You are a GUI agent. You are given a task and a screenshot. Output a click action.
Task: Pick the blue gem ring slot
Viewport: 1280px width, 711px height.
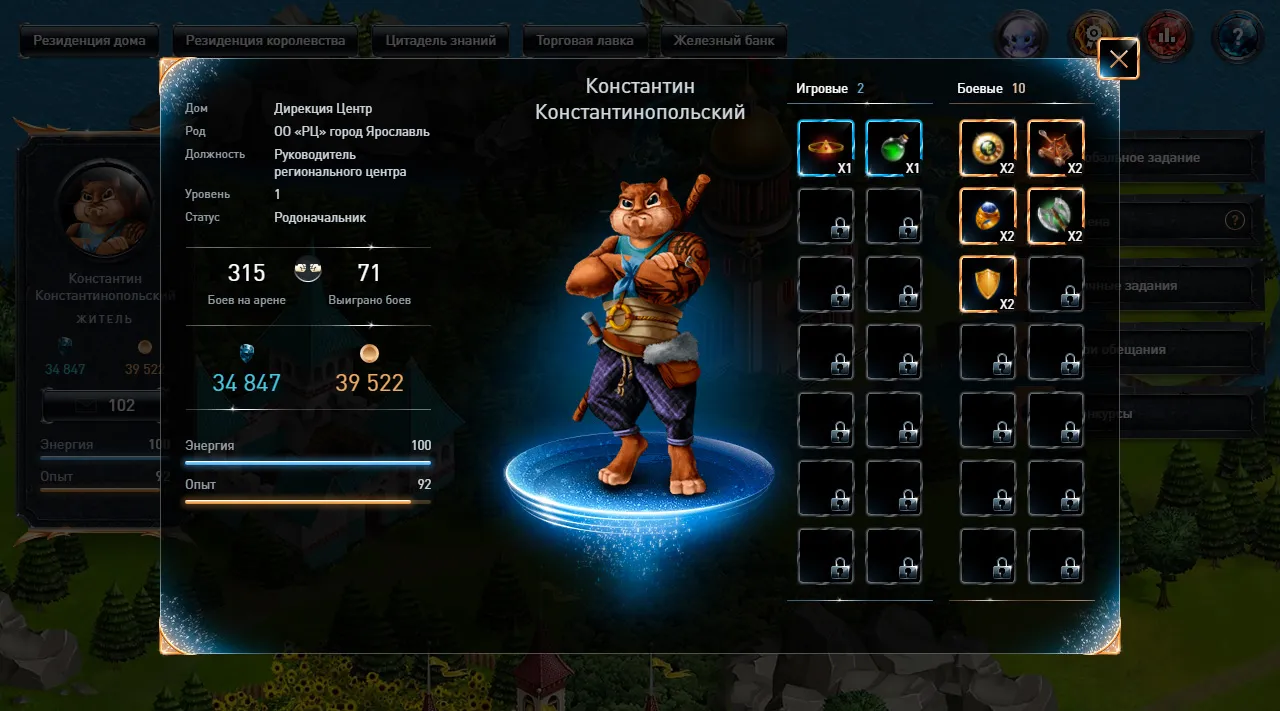[x=987, y=216]
